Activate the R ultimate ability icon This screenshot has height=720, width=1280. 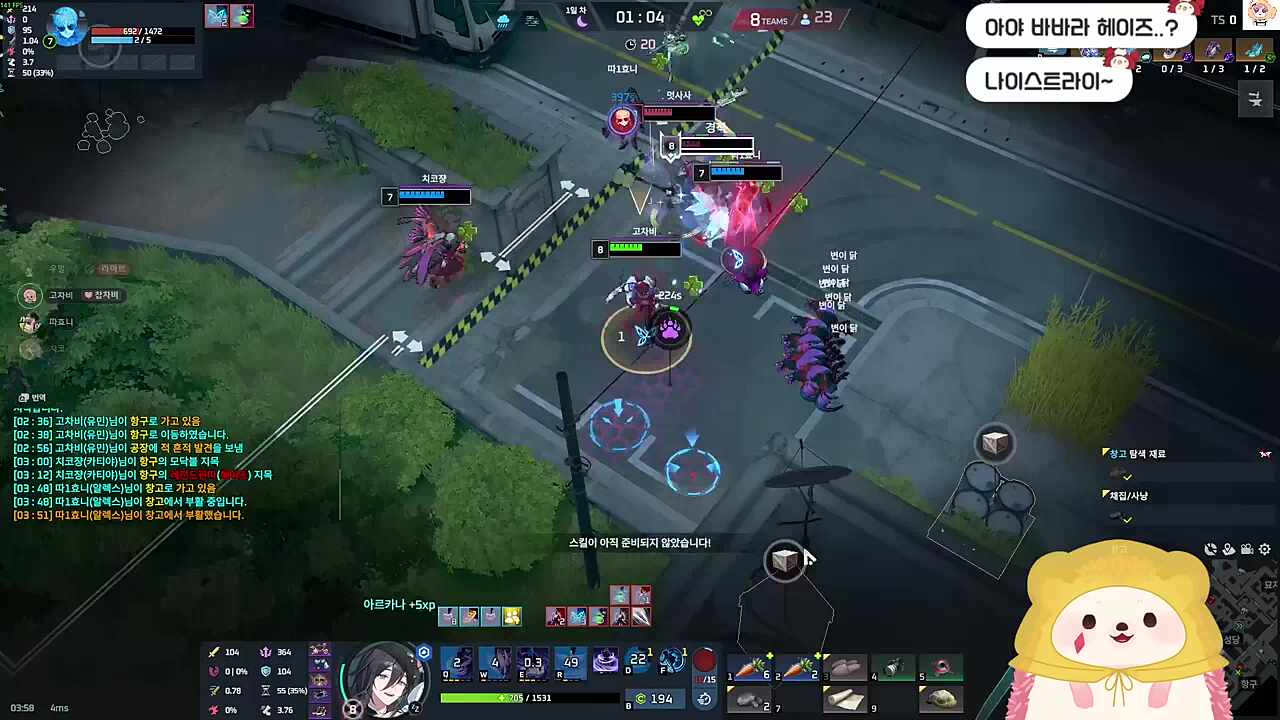(570, 662)
